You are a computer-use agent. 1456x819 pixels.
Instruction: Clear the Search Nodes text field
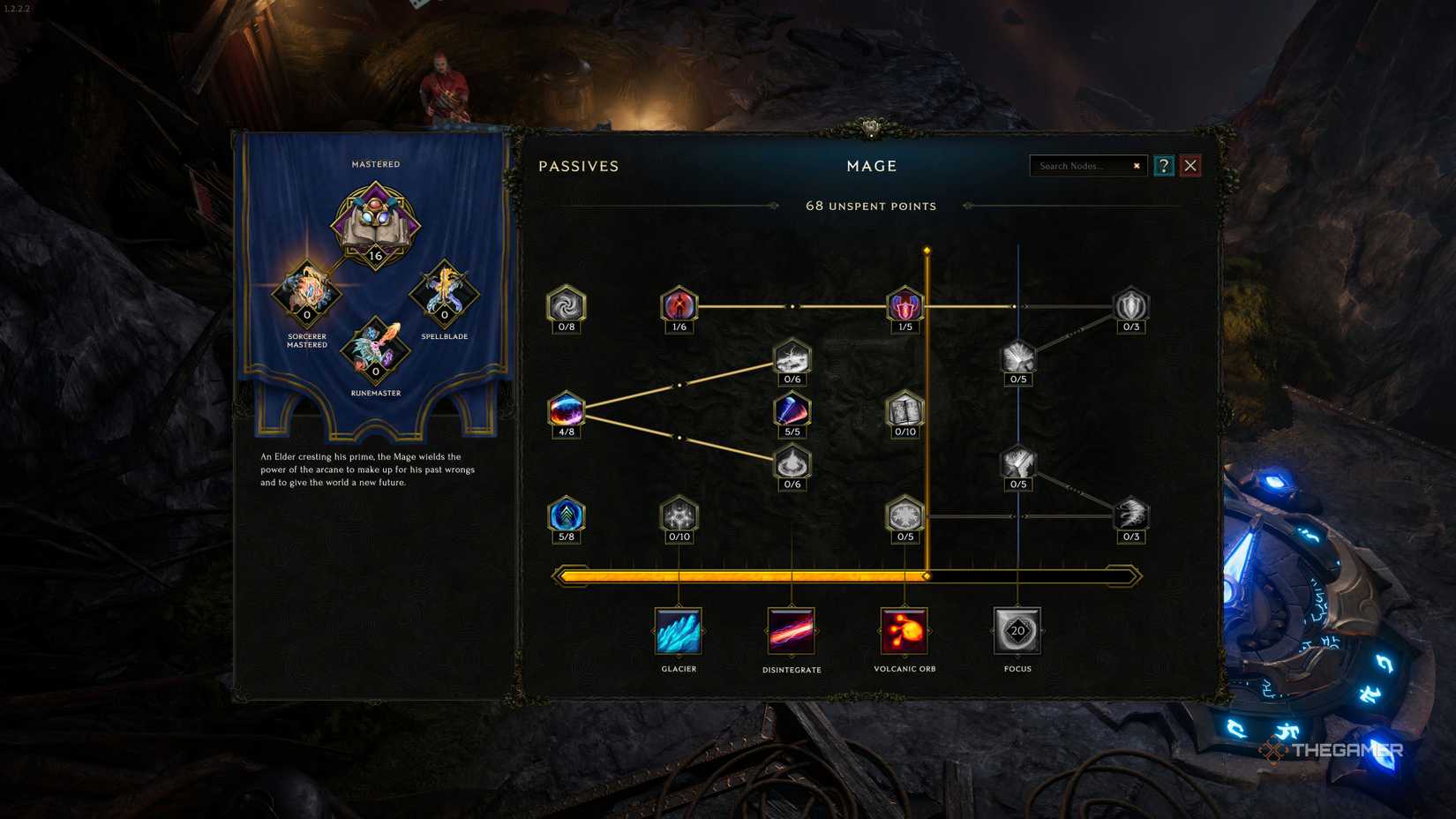tap(1137, 166)
